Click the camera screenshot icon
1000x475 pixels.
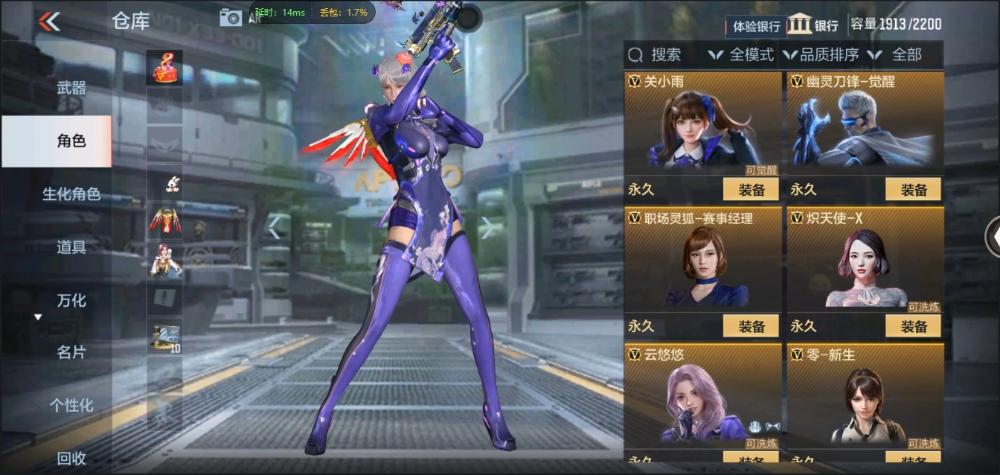(x=232, y=16)
